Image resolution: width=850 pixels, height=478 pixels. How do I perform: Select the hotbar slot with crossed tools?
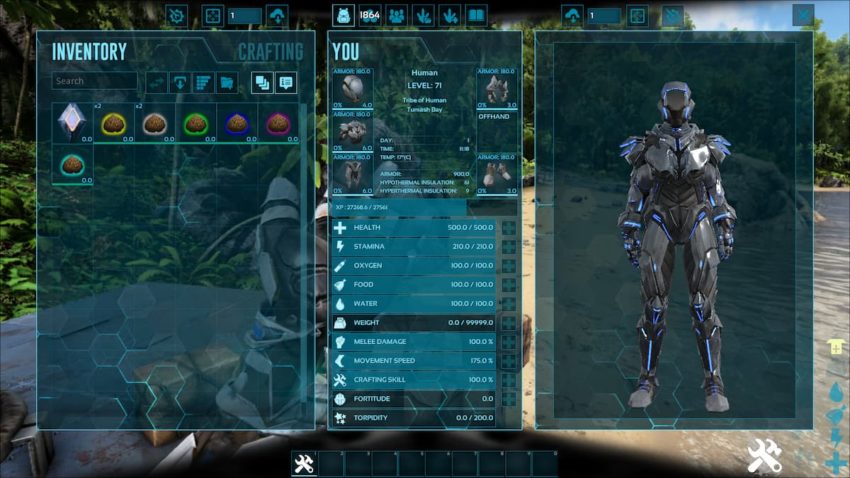(304, 464)
